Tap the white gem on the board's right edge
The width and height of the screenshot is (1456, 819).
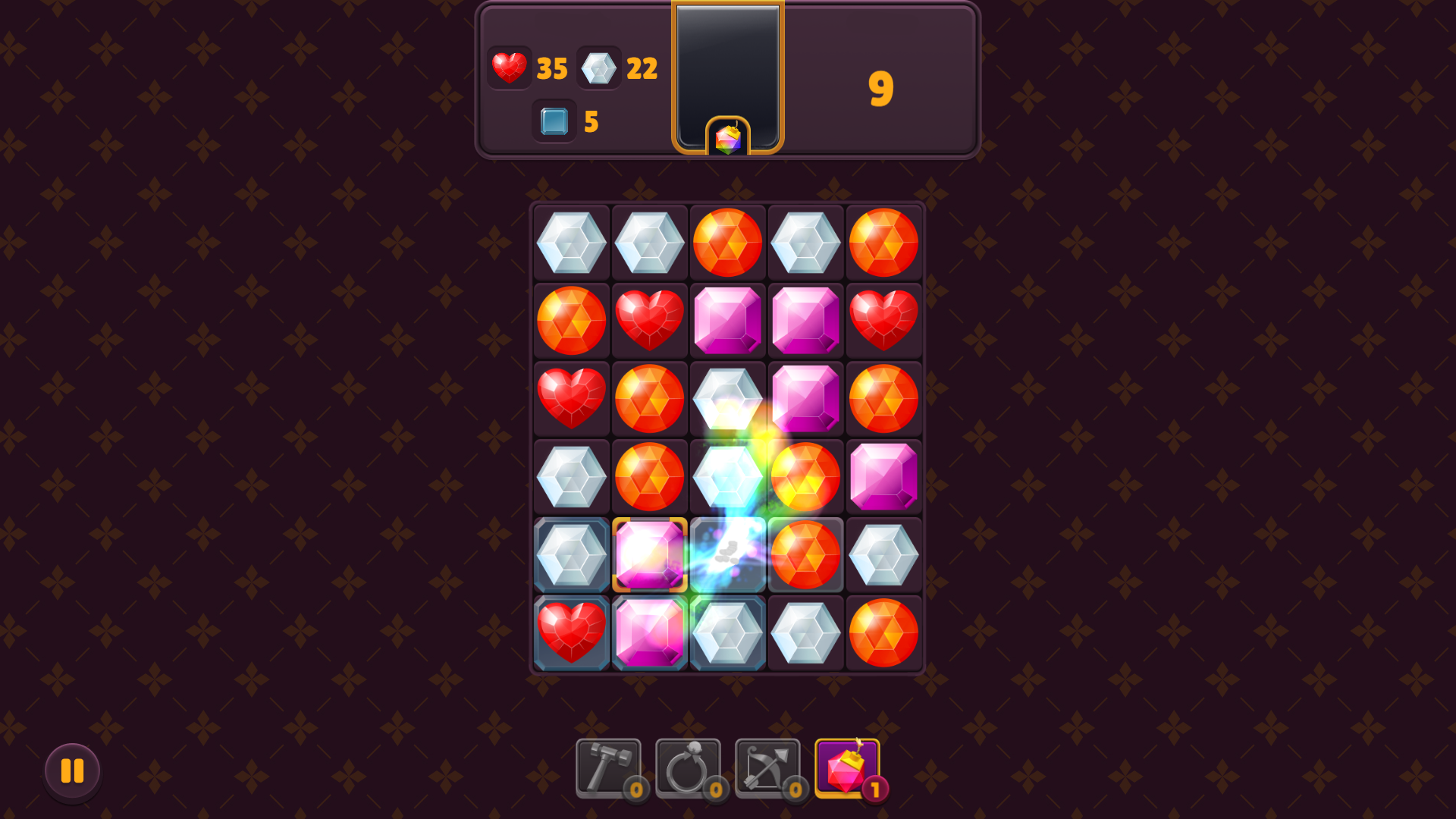pos(884,554)
